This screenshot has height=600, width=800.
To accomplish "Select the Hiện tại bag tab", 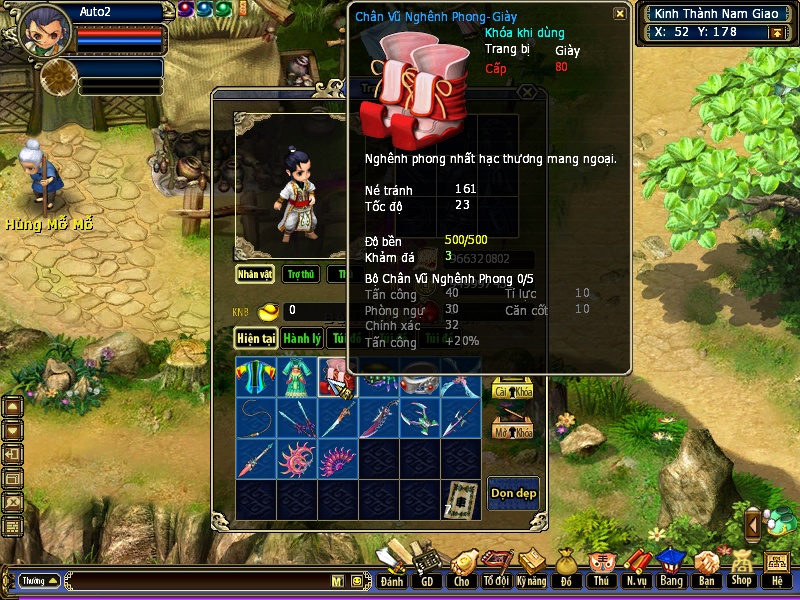I will pyautogui.click(x=255, y=338).
